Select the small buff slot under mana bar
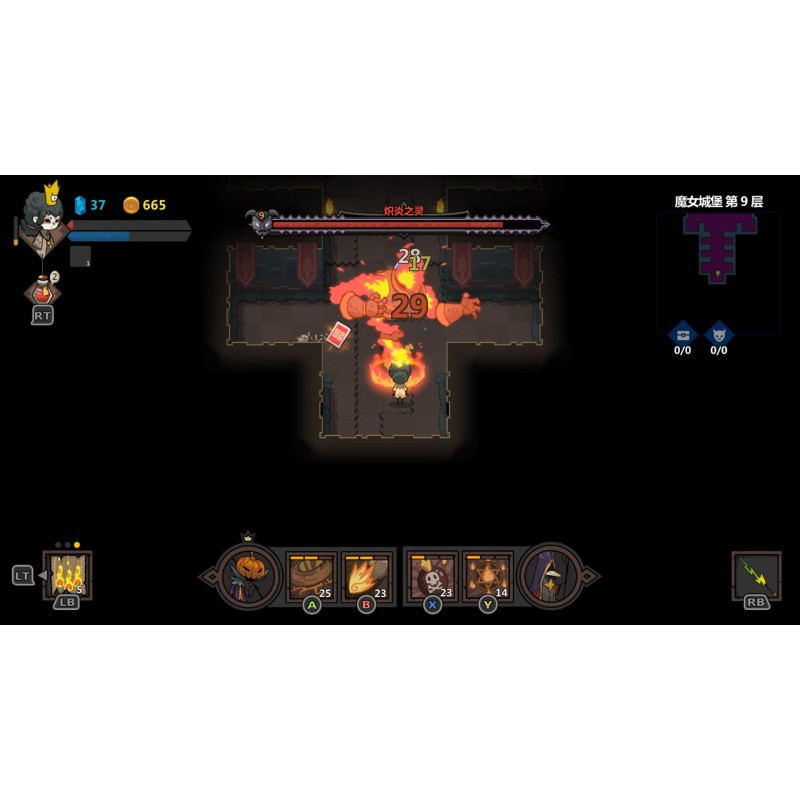Image resolution: width=800 pixels, height=800 pixels. (x=80, y=257)
